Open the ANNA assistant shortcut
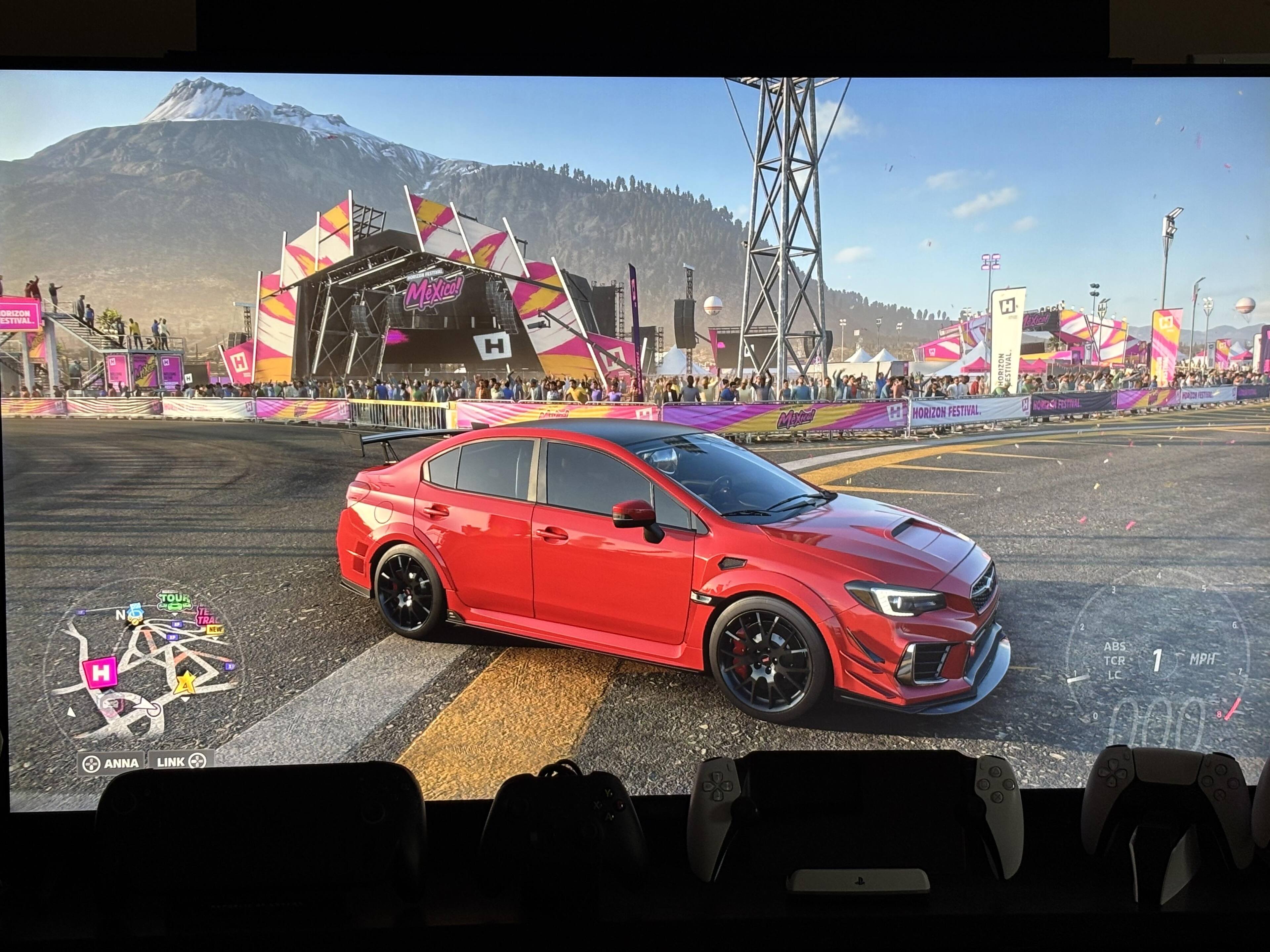 (x=111, y=763)
